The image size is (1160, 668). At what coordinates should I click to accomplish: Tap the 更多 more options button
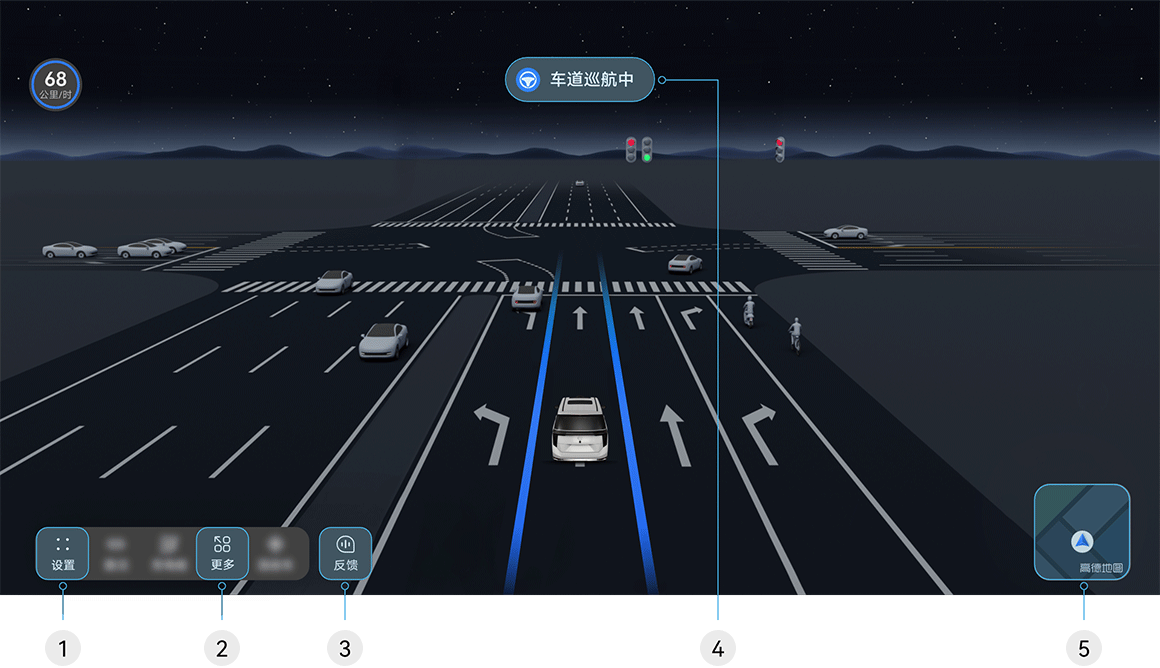click(222, 553)
